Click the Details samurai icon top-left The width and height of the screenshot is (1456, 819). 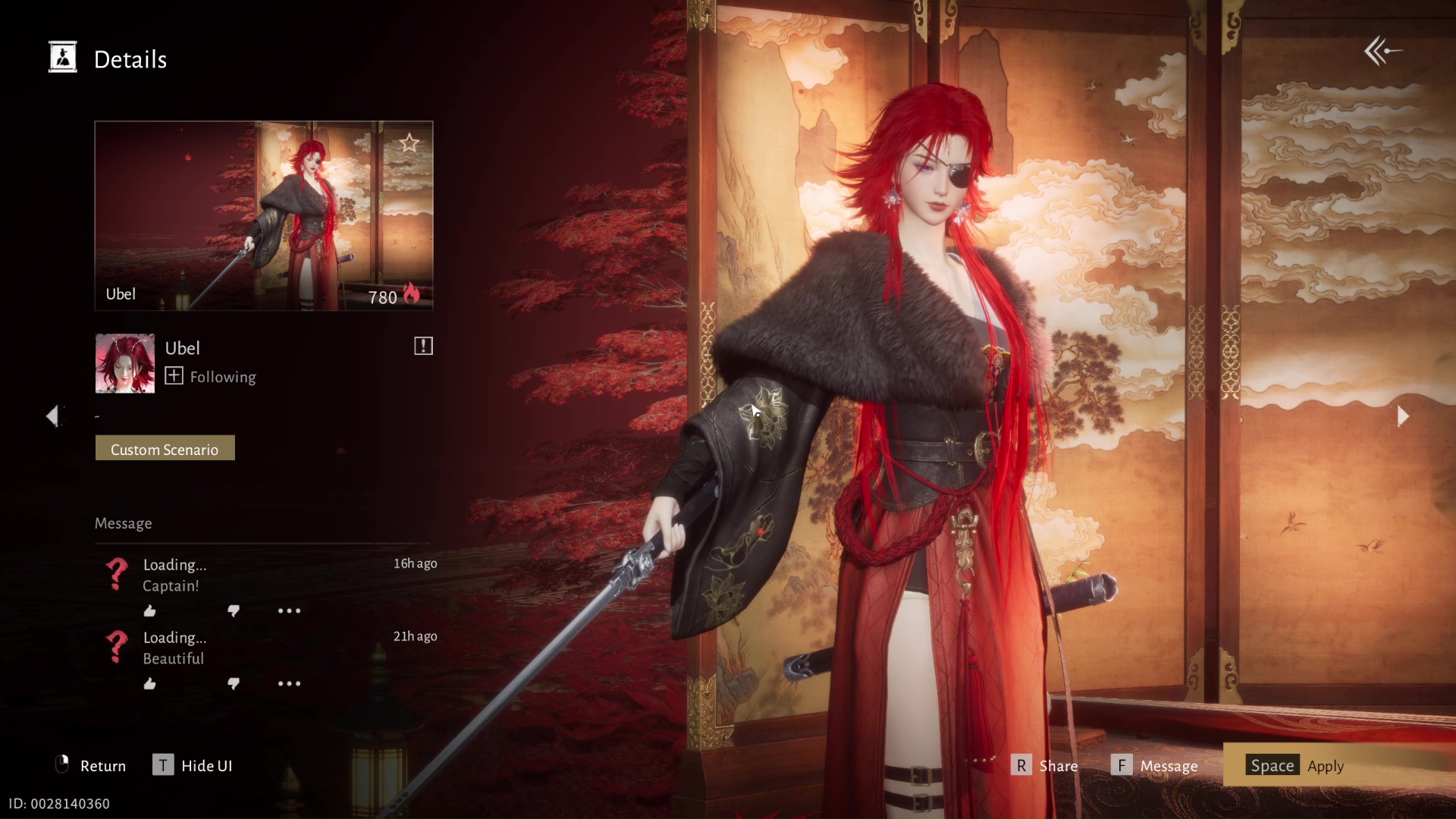coord(63,57)
